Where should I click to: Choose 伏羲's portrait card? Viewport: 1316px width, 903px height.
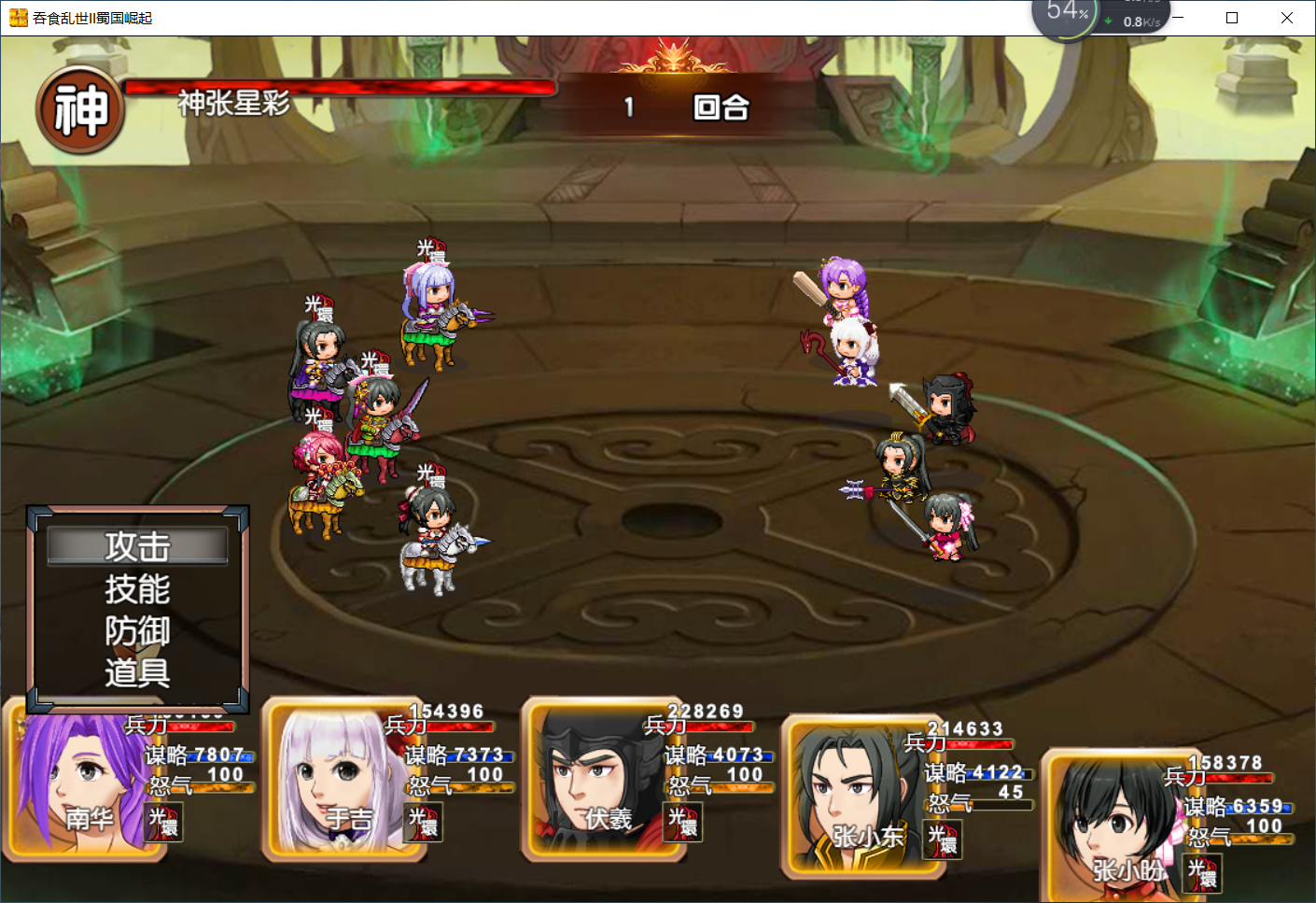click(x=595, y=780)
